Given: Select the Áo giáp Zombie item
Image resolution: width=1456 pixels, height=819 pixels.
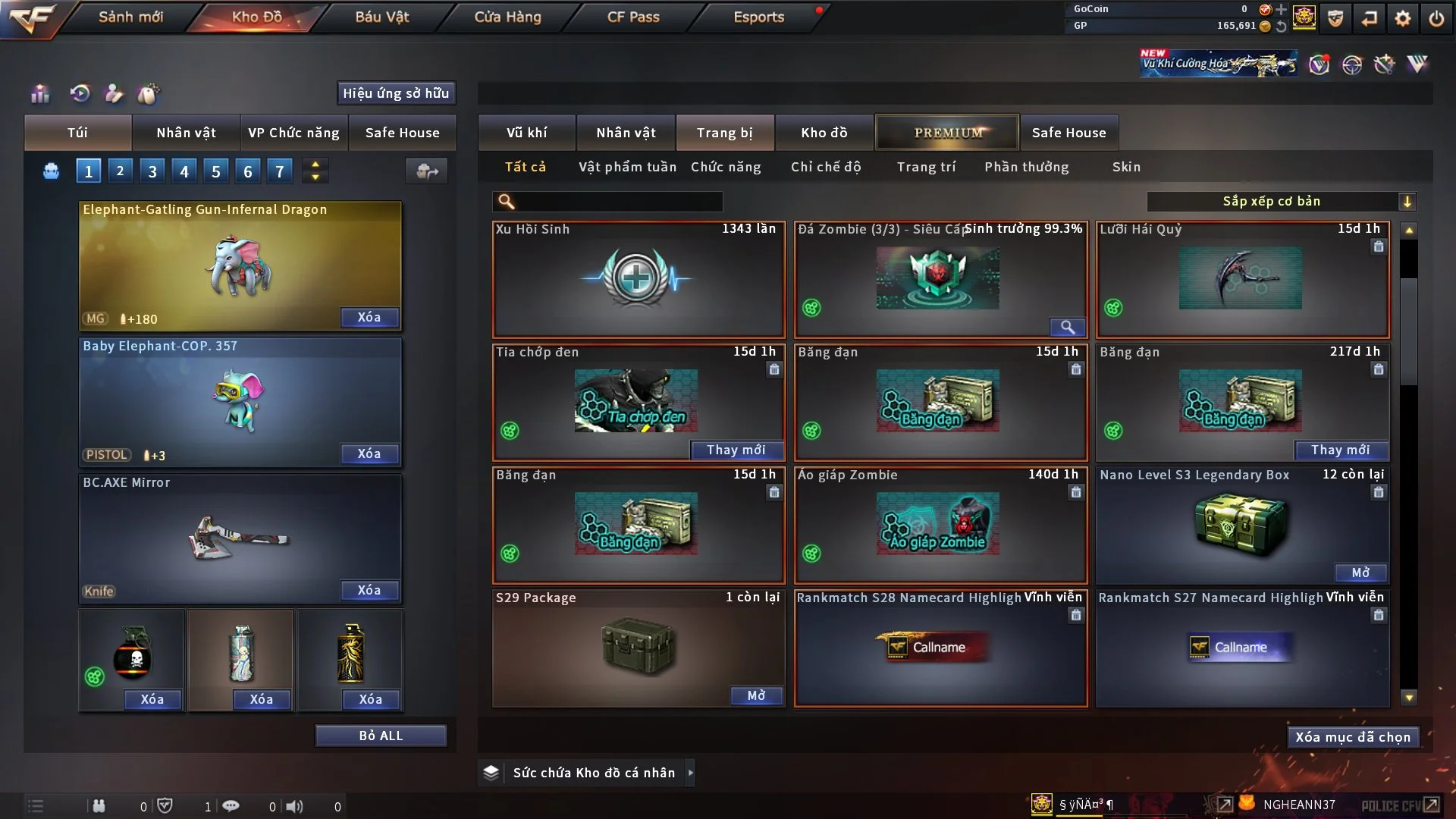Looking at the screenshot, I should point(940,525).
